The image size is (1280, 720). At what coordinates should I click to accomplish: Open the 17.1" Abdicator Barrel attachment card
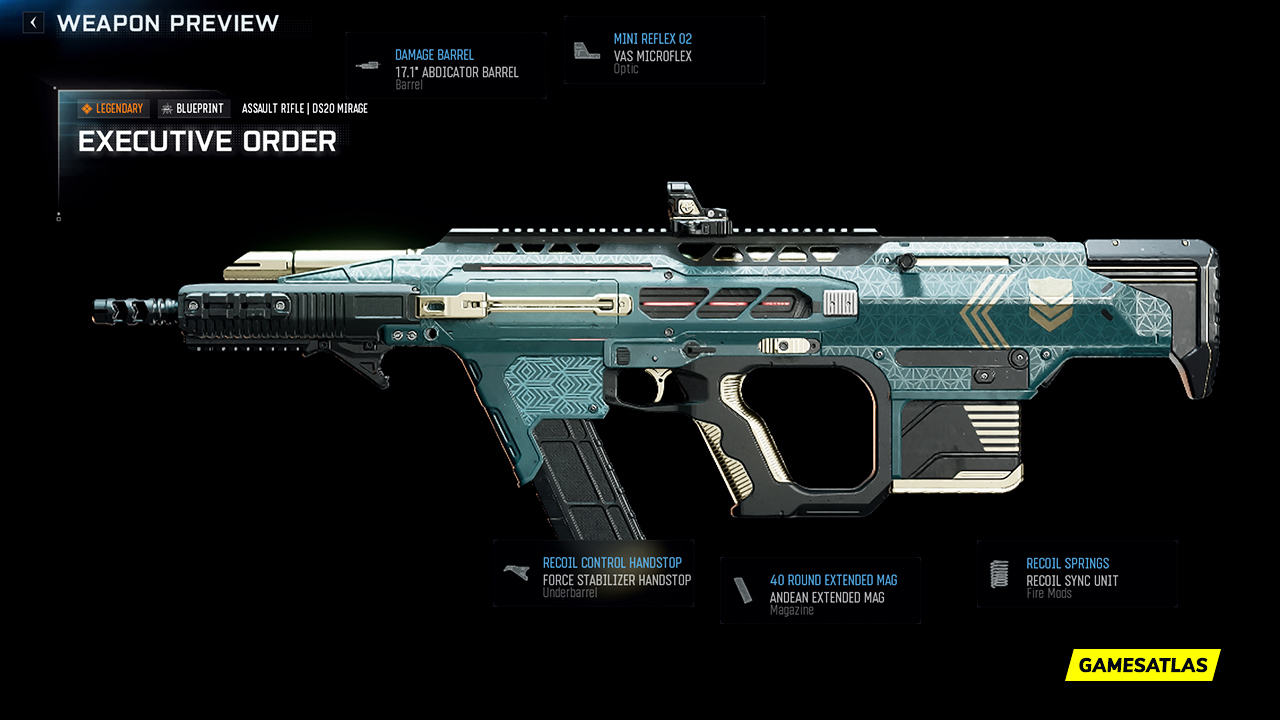(x=446, y=66)
